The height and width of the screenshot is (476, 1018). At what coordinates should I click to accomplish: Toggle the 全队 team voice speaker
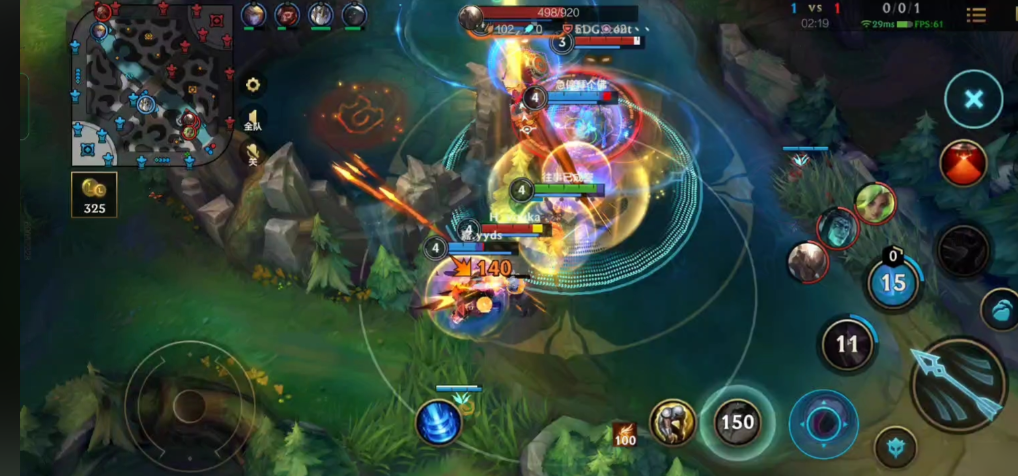pos(253,118)
